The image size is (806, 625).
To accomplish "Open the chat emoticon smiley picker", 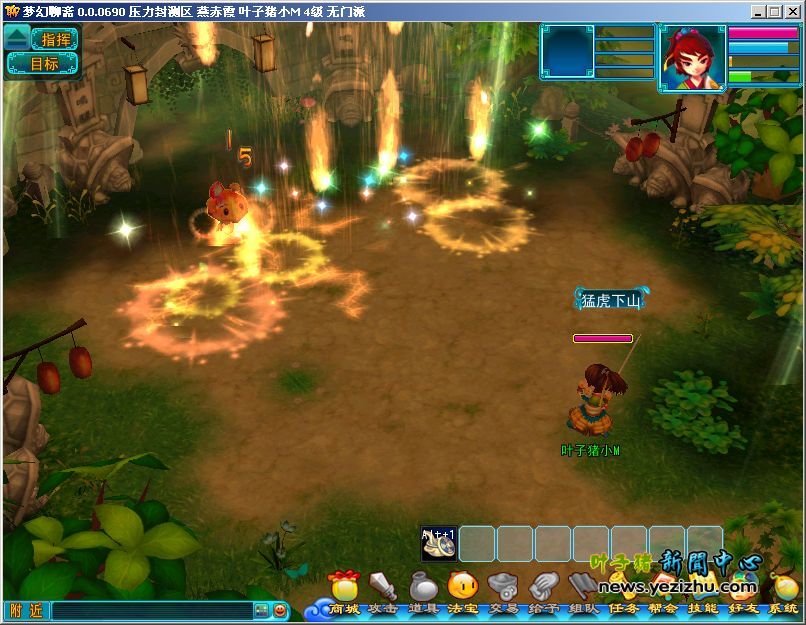I will click(x=280, y=610).
